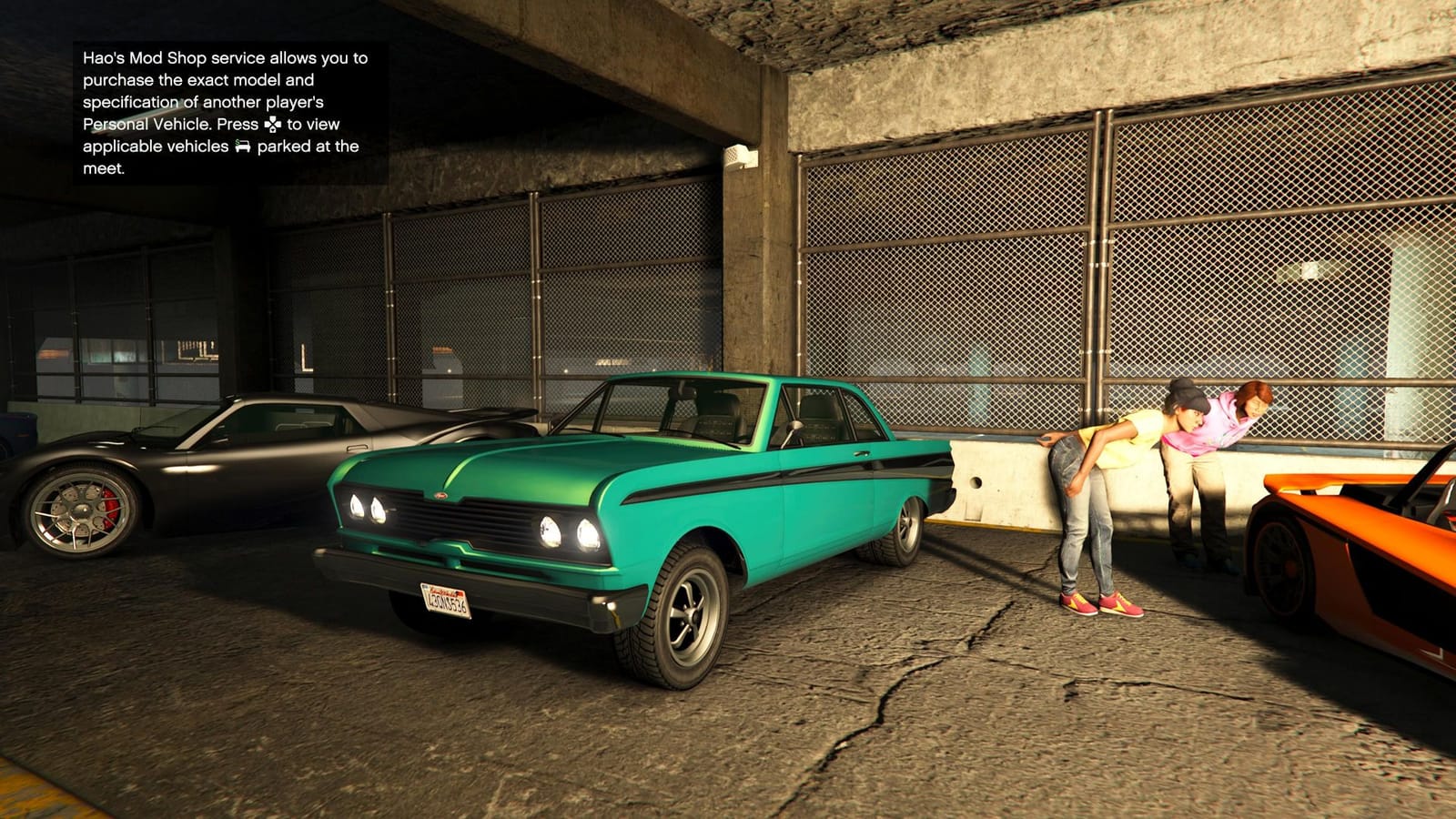Select the amber turn signal on the bumper

coord(611,606)
